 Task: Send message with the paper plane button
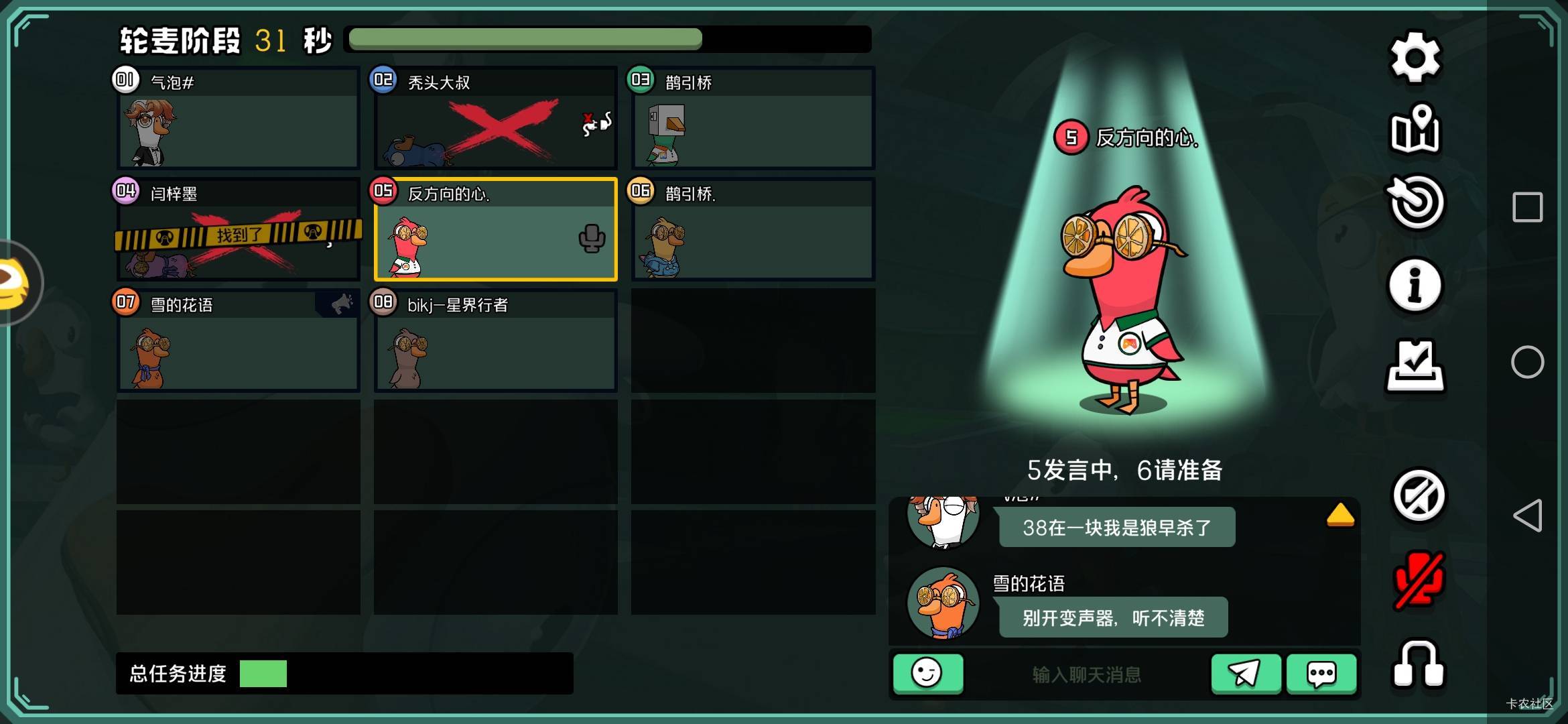pos(1247,674)
